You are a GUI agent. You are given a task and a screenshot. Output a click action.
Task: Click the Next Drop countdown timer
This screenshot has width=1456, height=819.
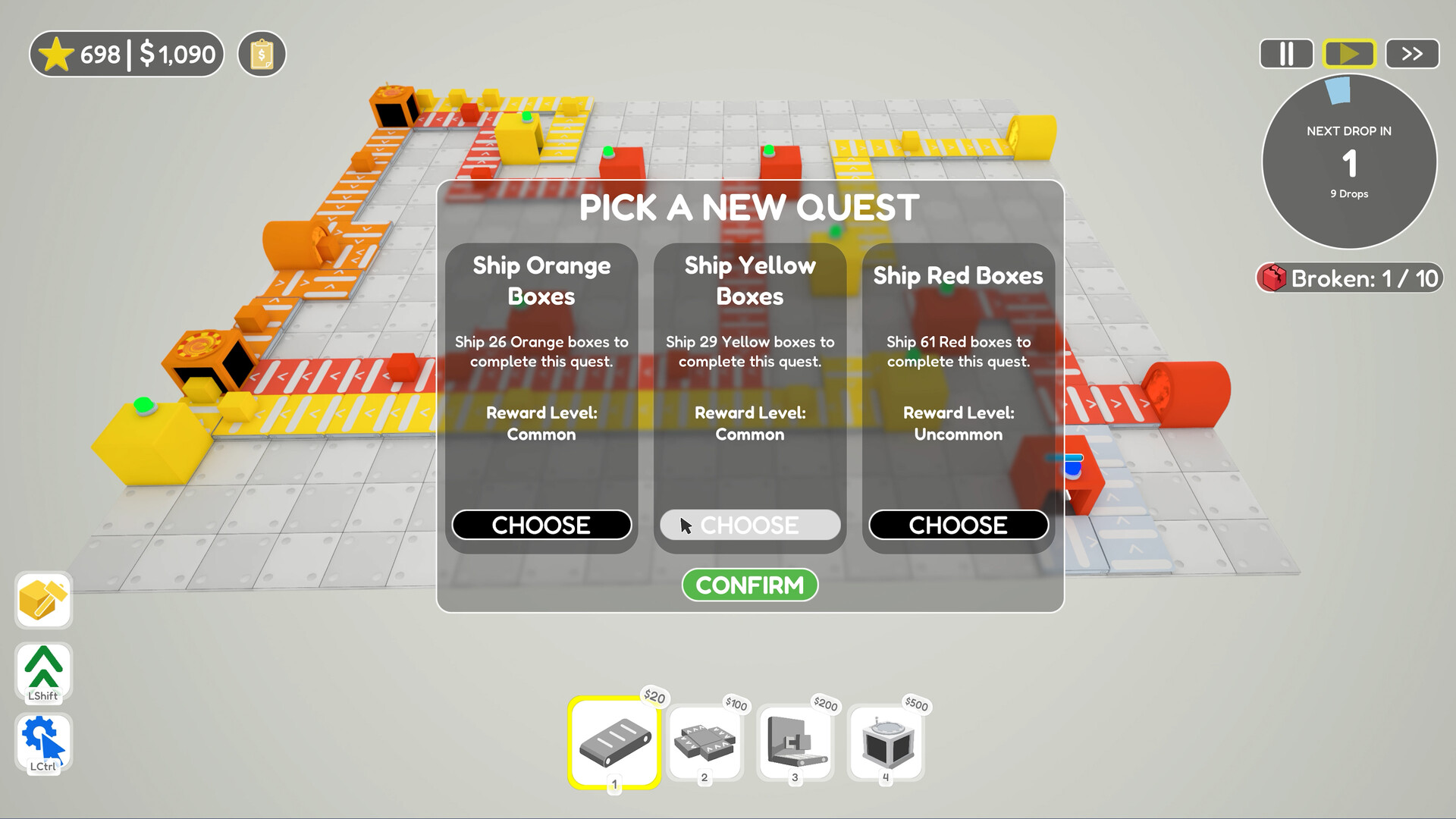[1349, 162]
